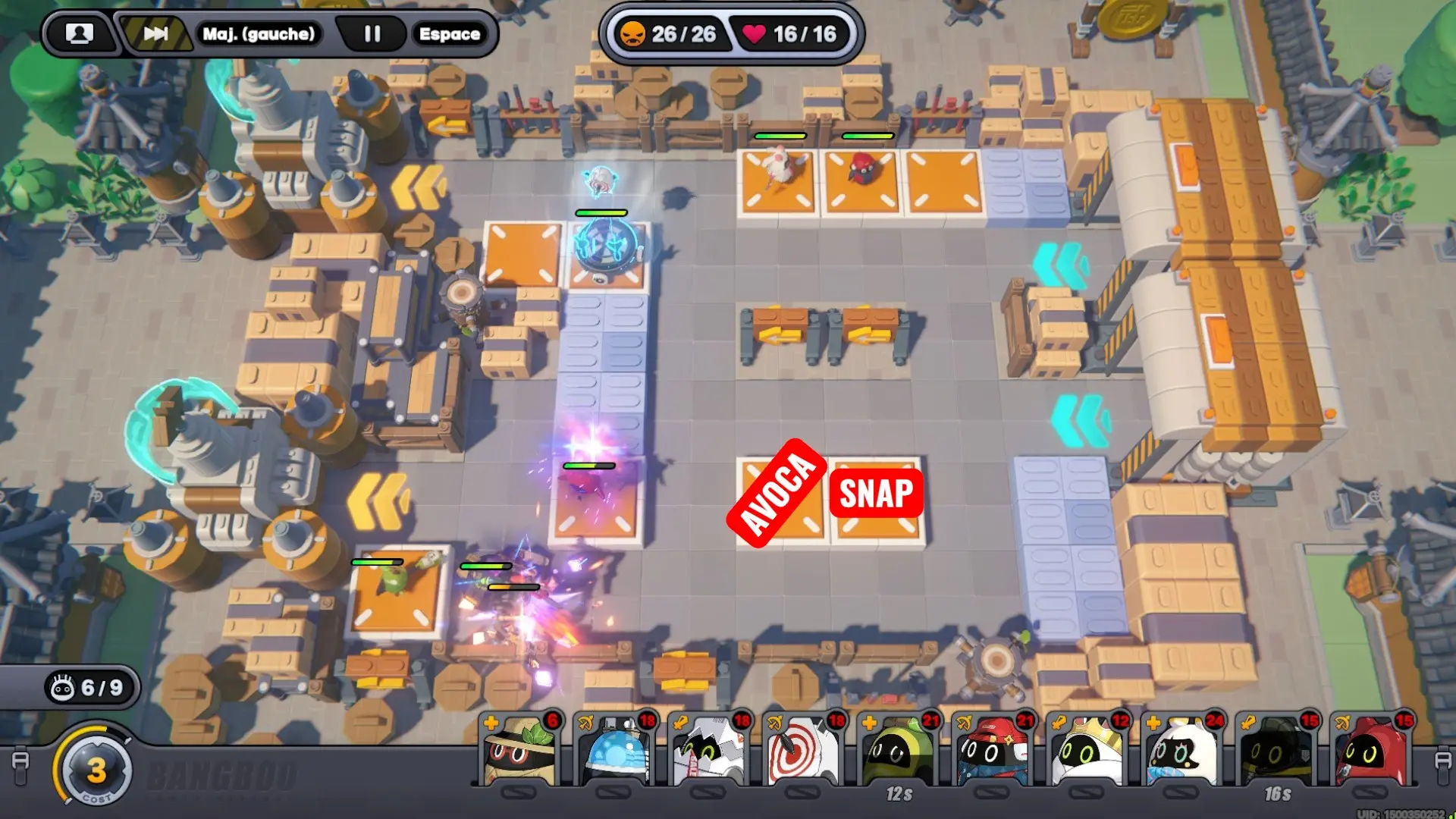Select the red-capped blue Bangboo card

point(993,751)
